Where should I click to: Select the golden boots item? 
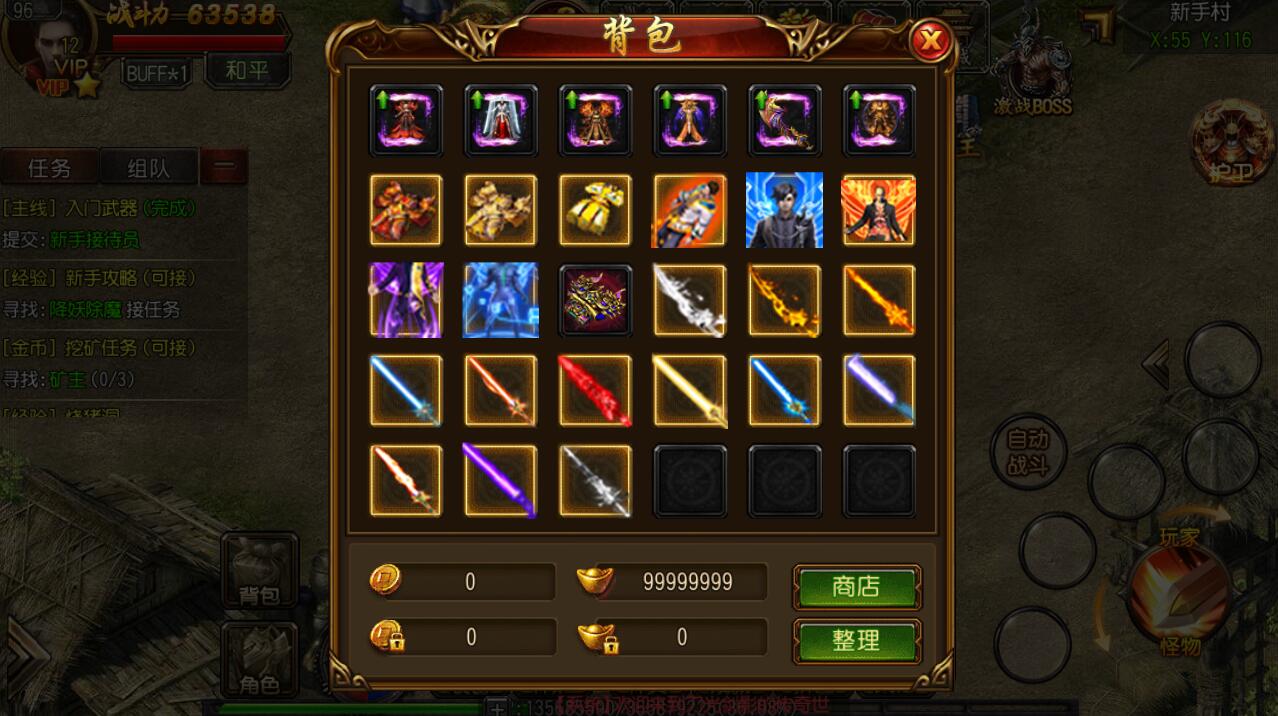coord(595,211)
